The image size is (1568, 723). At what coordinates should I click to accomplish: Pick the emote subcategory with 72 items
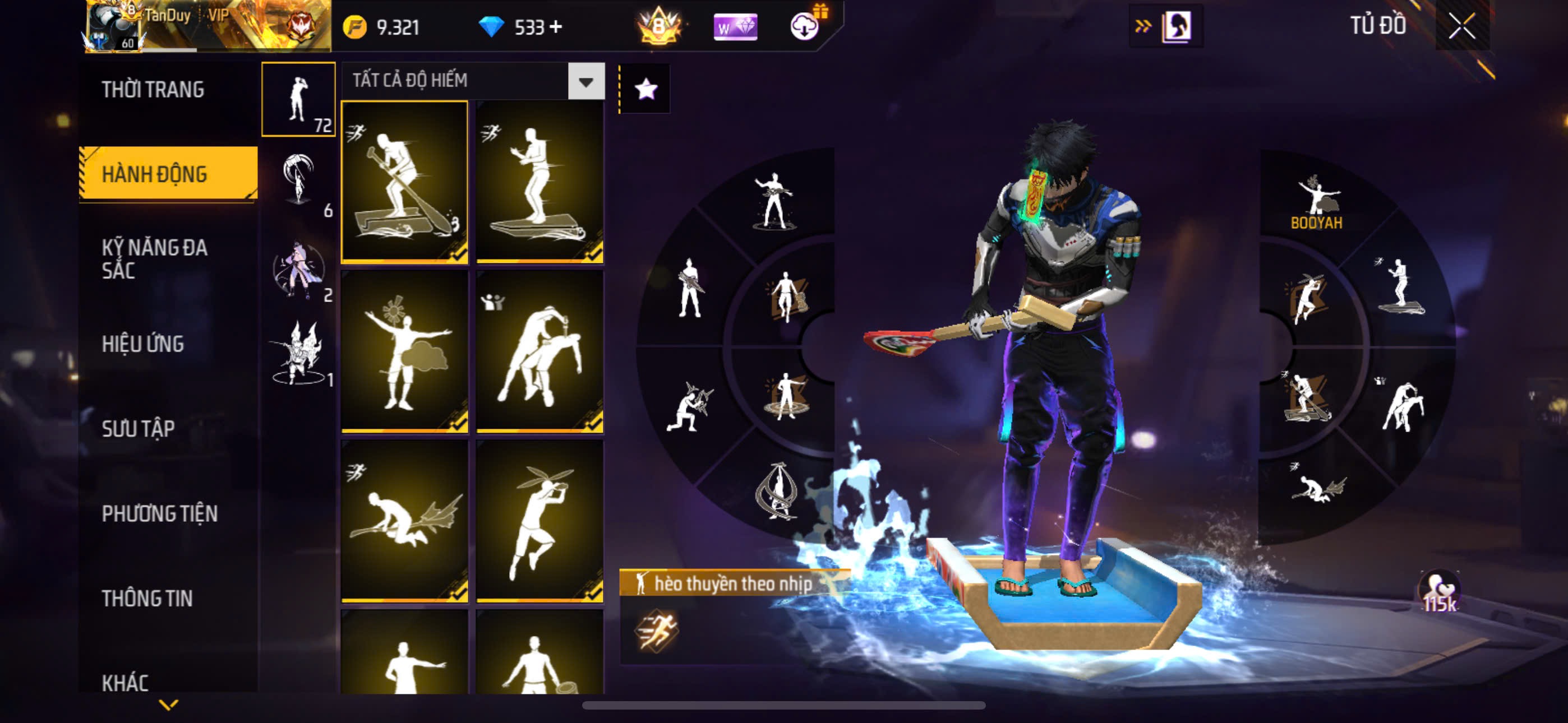point(298,99)
